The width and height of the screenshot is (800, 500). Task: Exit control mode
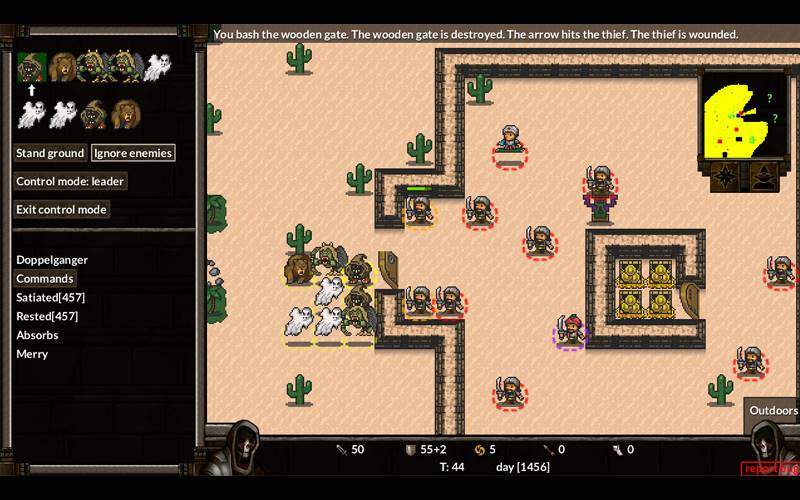point(62,209)
